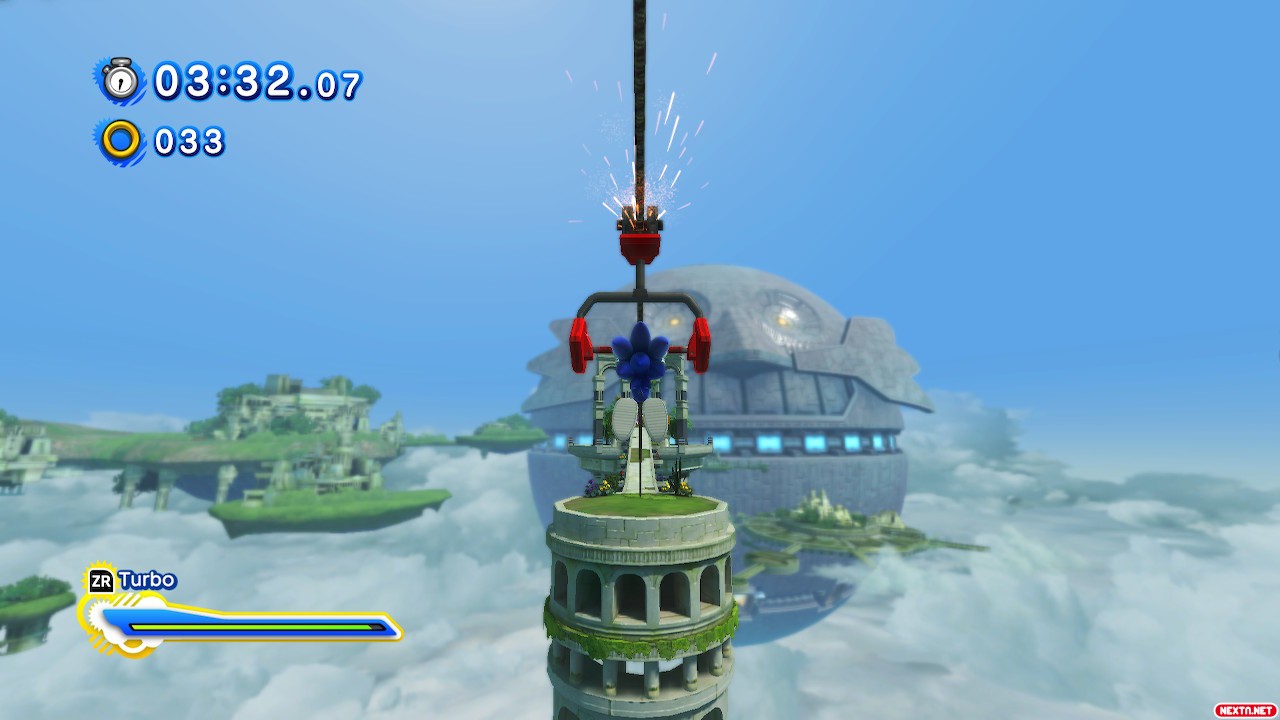The image size is (1280, 720).
Task: Click the stopwatch icon beside the timer
Action: [x=121, y=80]
